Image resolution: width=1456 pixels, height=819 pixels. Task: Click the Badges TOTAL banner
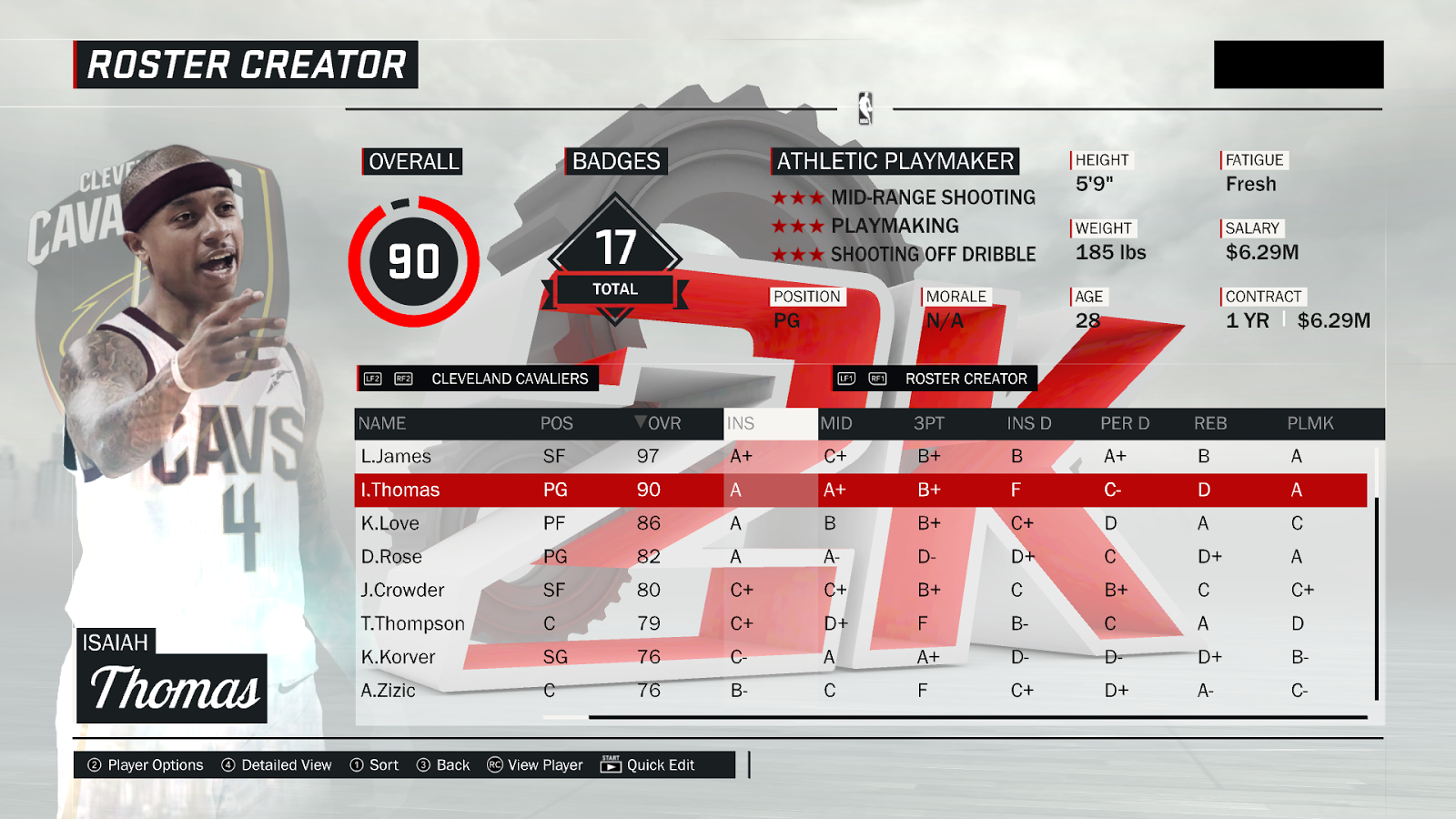615,288
